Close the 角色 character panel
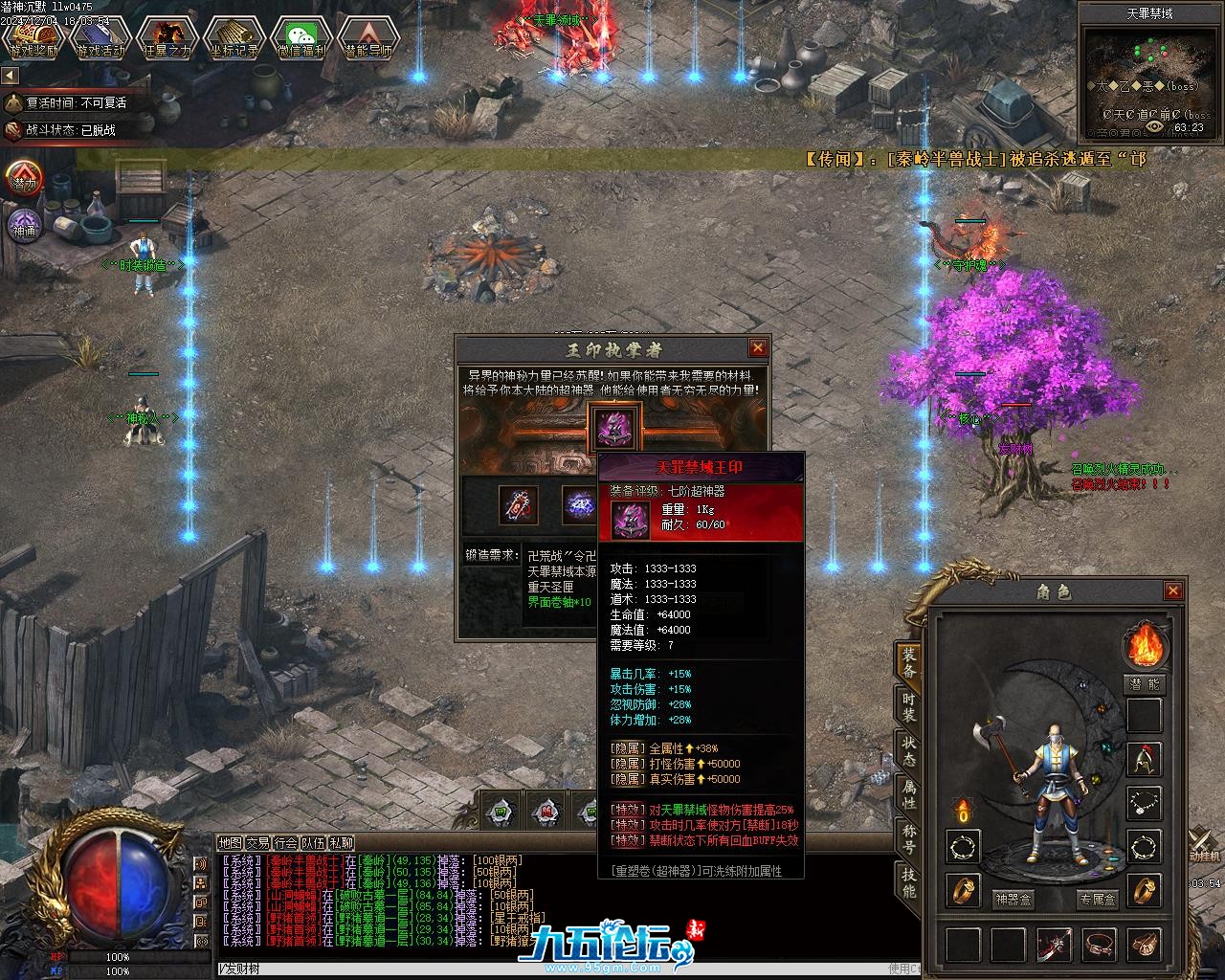Screen dimensions: 1225x980 [1173, 591]
